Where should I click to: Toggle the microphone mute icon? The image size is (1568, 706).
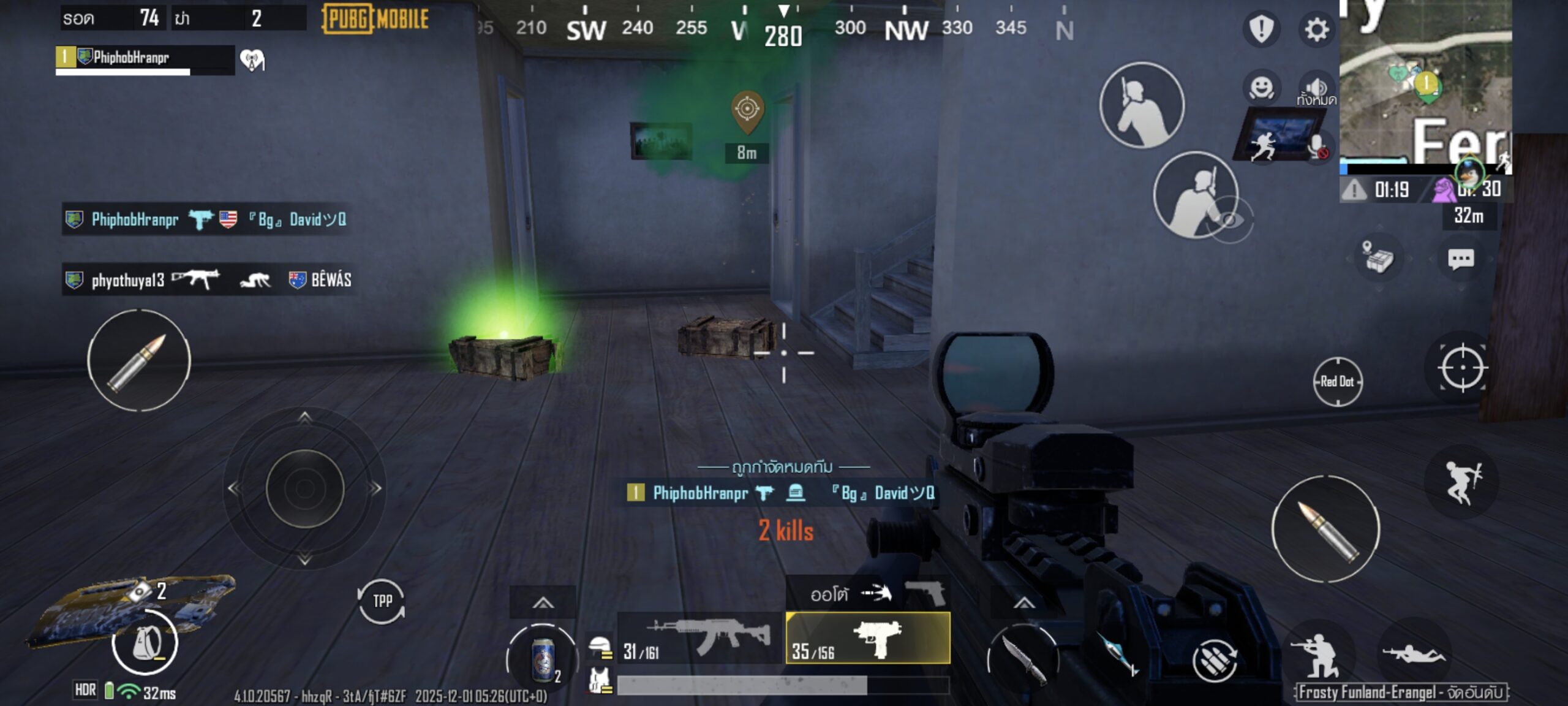(x=1317, y=148)
